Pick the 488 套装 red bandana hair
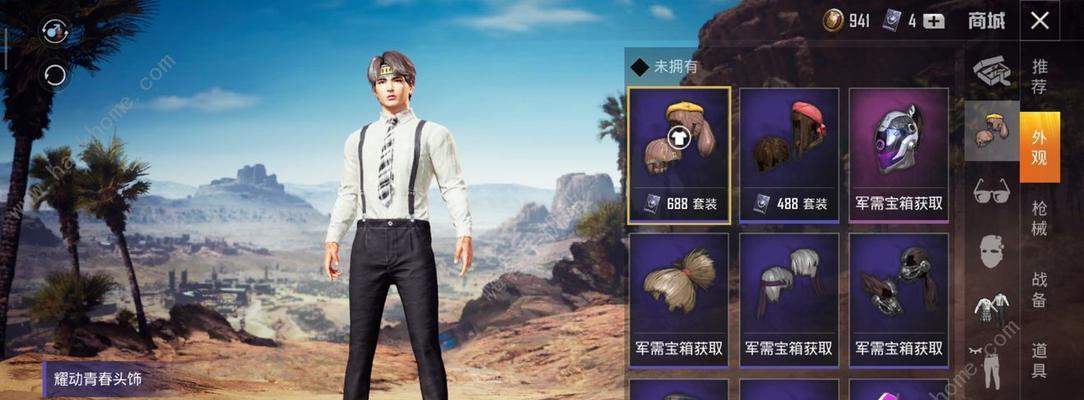The image size is (1084, 400). 789,154
